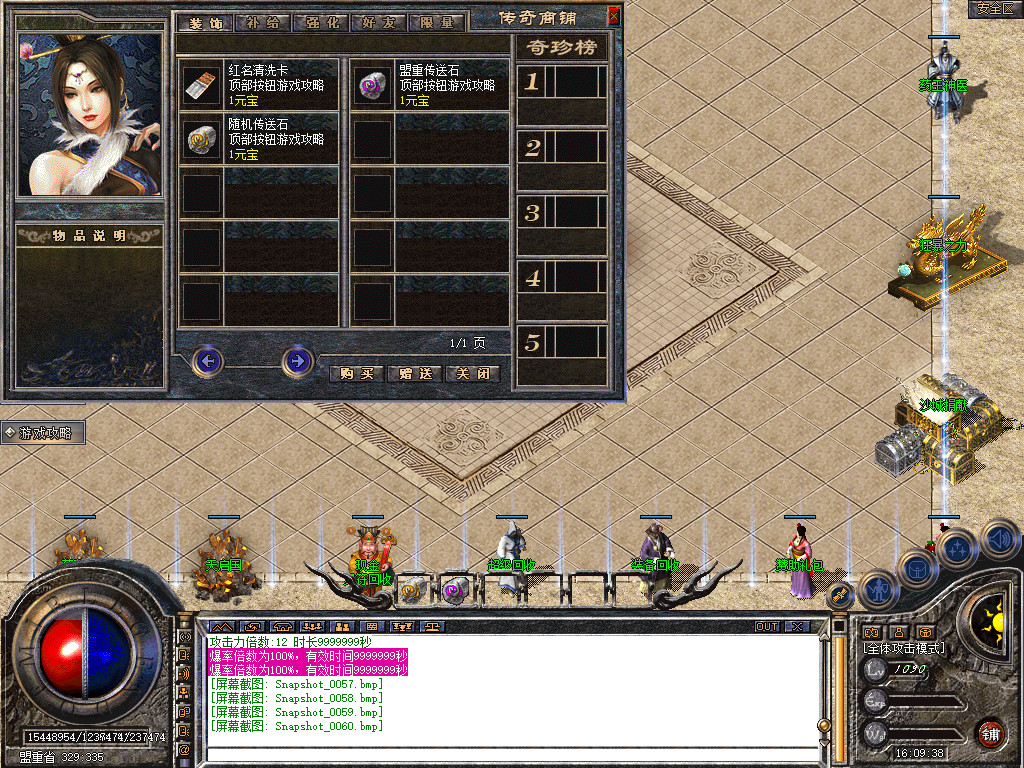Switch to the 限量 tab
This screenshot has height=768, width=1024.
tap(437, 22)
